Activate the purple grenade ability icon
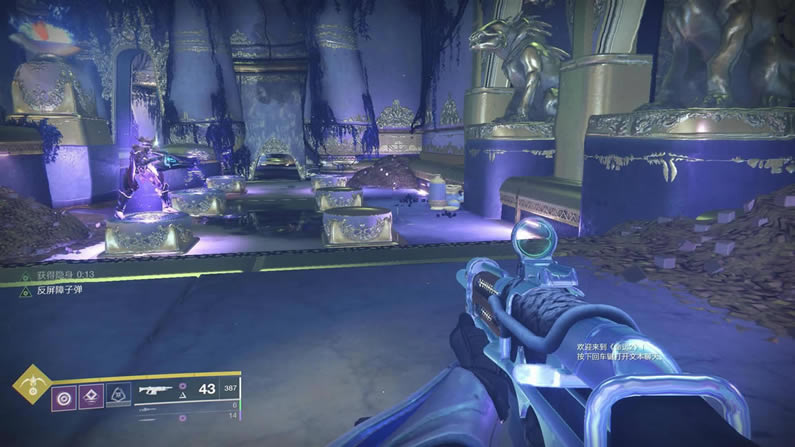The height and width of the screenshot is (447, 795). (x=65, y=396)
